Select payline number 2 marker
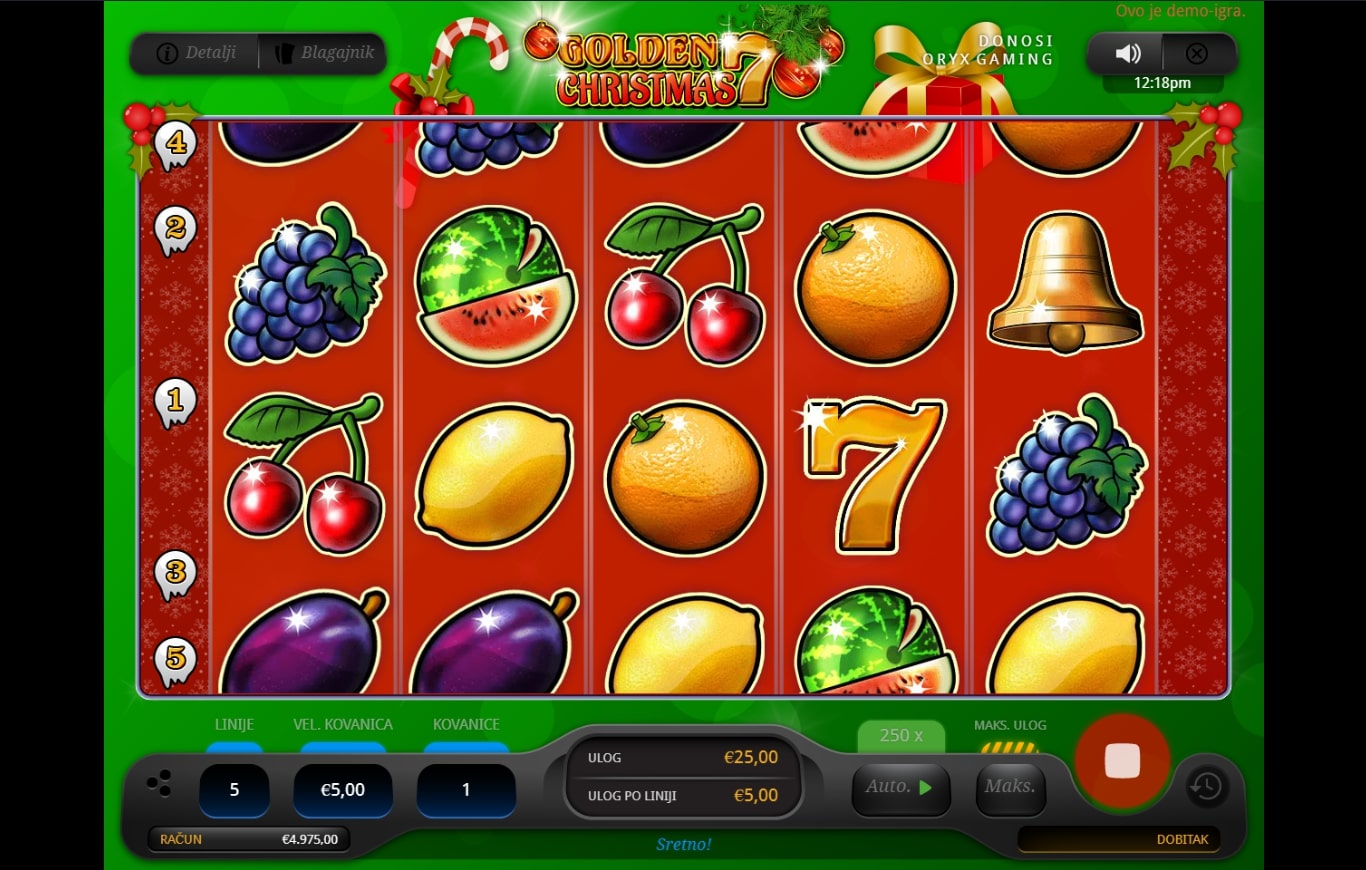This screenshot has width=1366, height=870. pos(176,229)
